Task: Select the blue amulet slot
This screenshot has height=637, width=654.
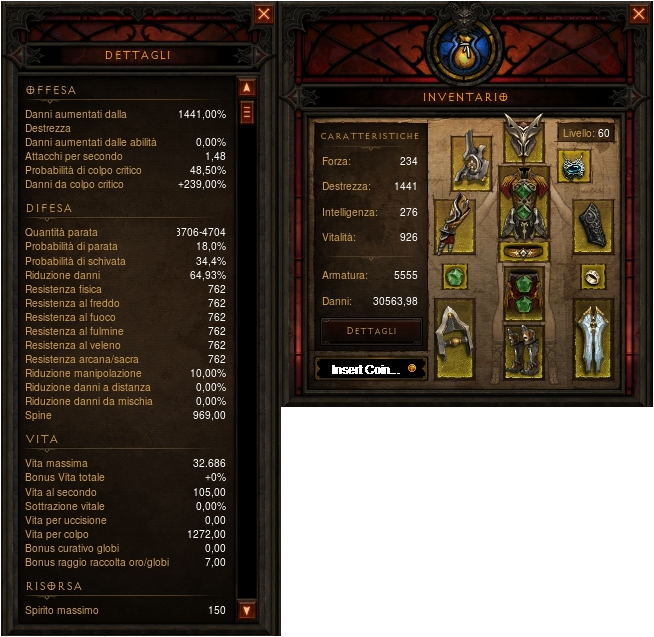Action: [575, 166]
